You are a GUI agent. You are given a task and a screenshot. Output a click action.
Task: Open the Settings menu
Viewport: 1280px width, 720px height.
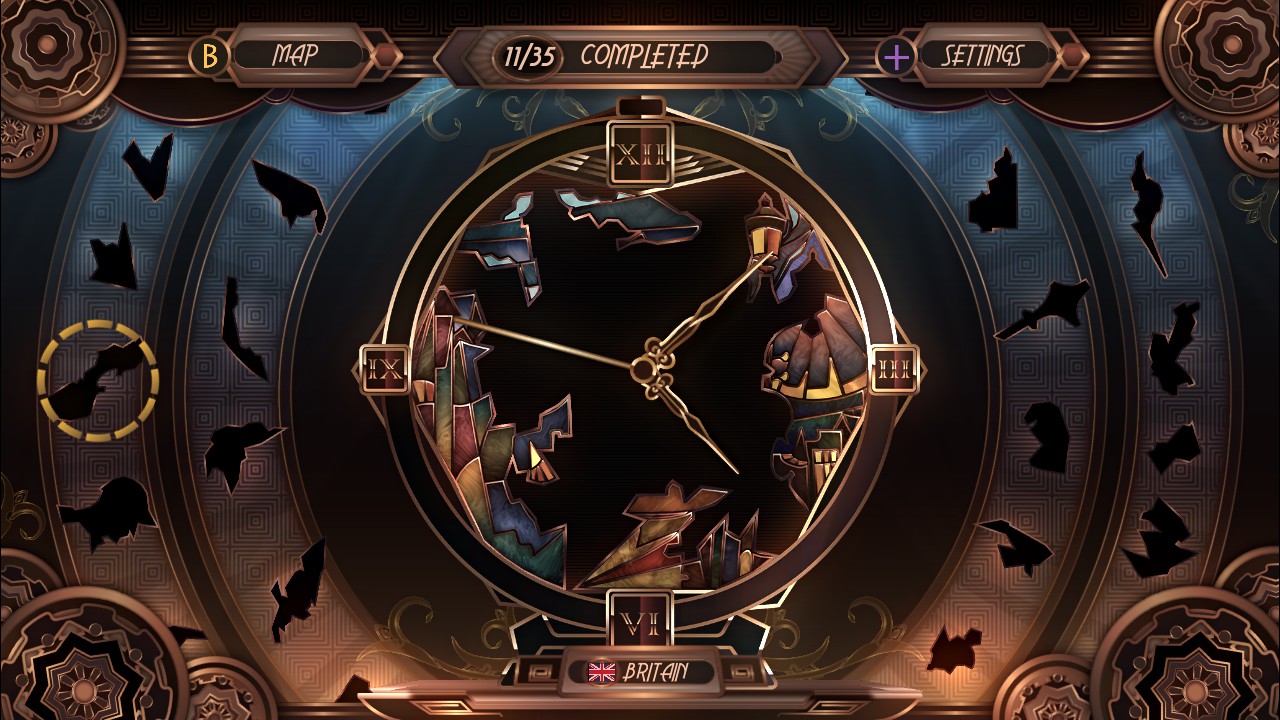(985, 55)
